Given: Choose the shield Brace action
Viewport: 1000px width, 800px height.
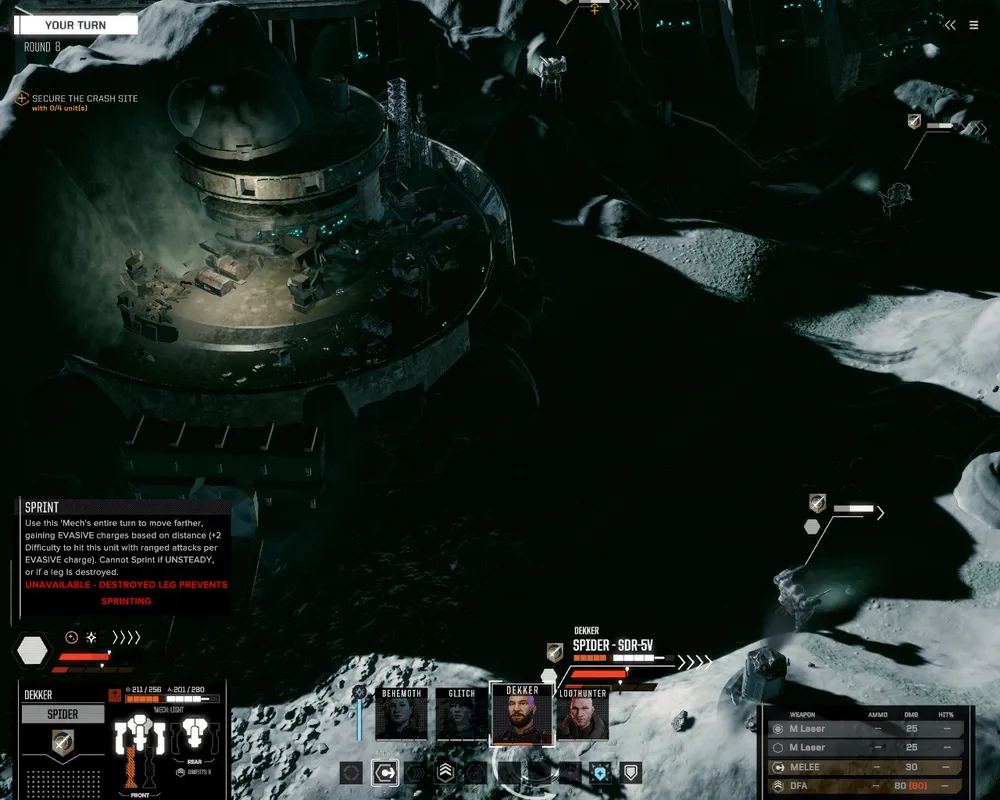Looking at the screenshot, I should click(630, 772).
